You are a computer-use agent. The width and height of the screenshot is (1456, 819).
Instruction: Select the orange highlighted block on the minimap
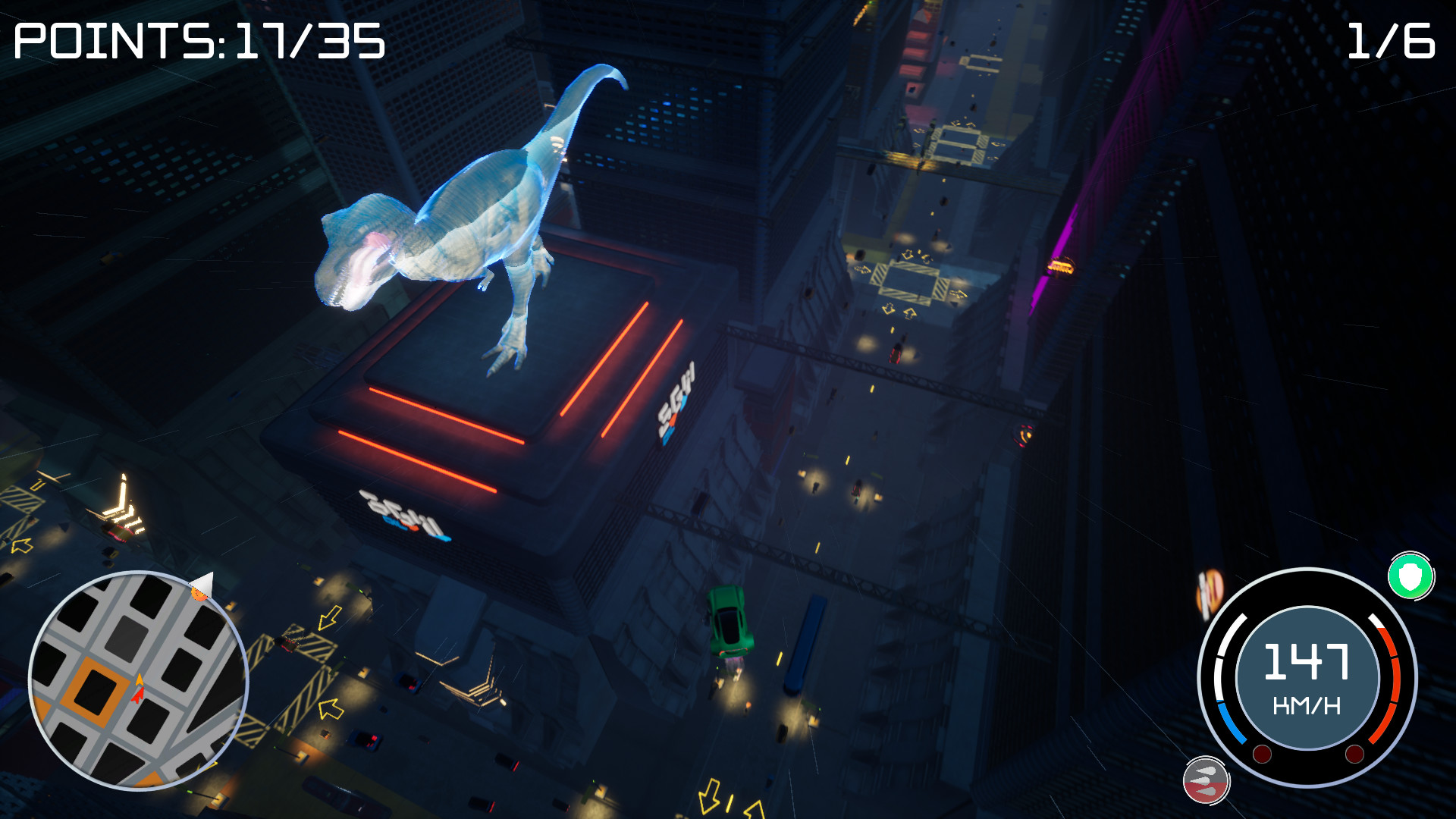94,690
